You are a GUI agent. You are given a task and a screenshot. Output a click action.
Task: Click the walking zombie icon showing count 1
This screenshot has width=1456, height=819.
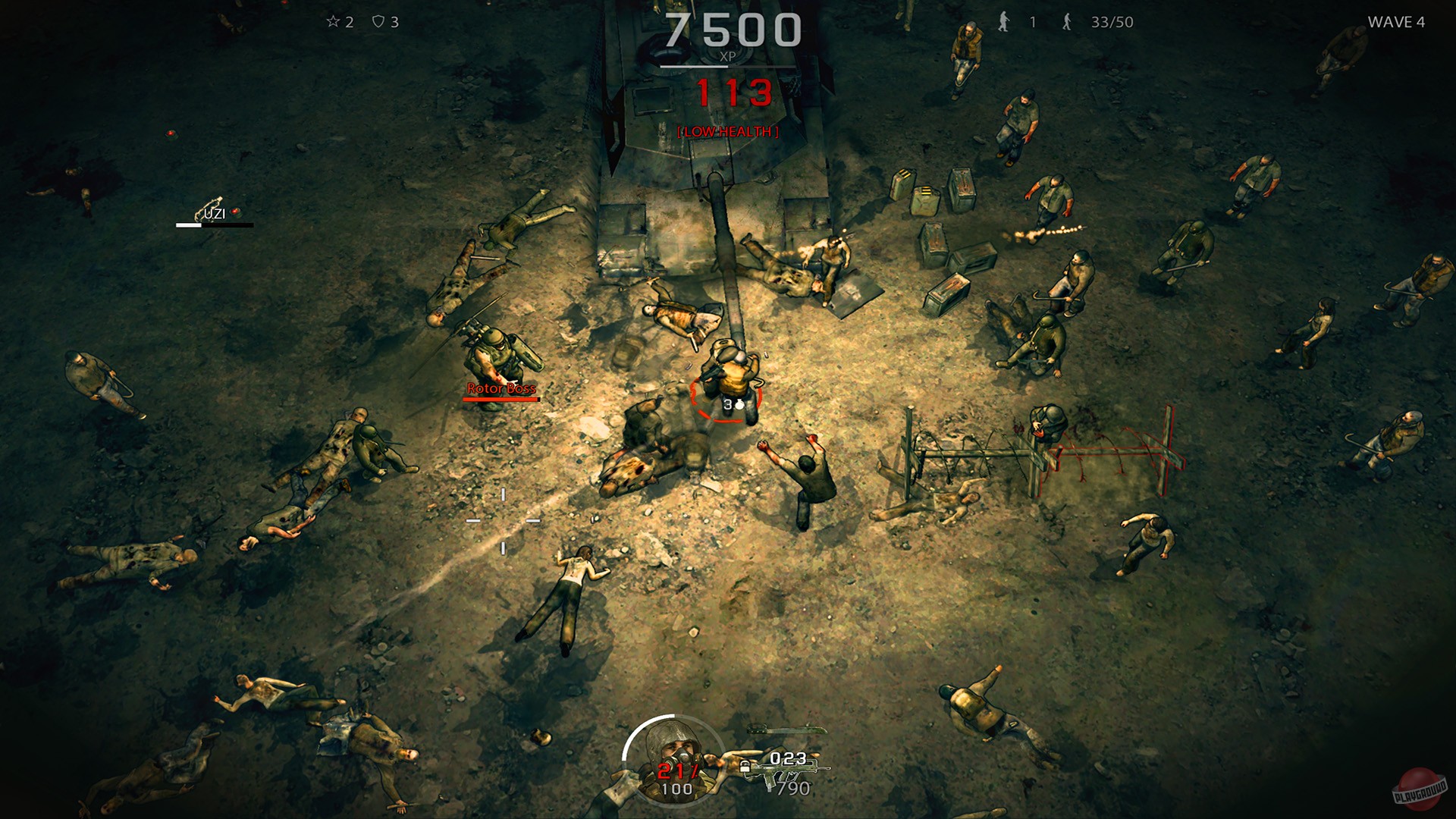tap(1003, 23)
